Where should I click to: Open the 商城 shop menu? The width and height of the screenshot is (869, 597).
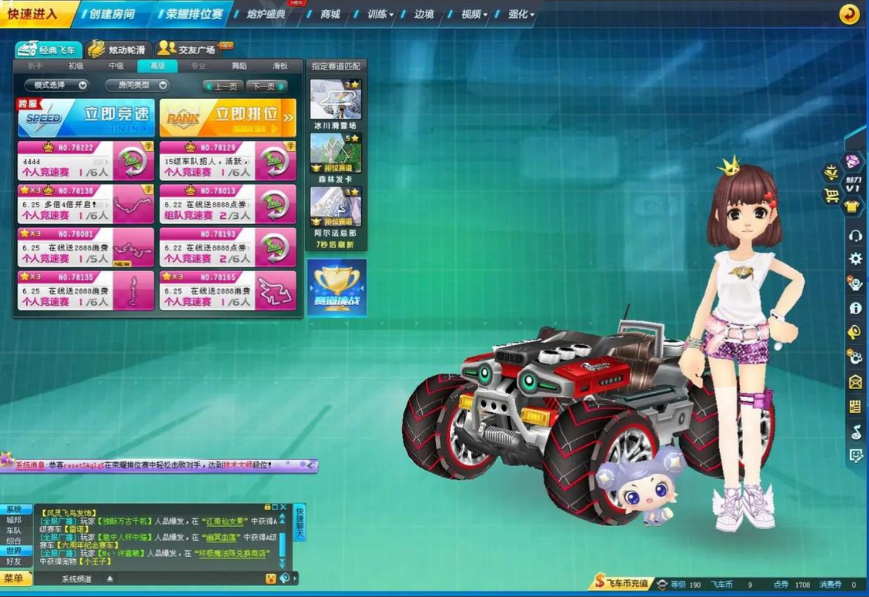point(329,15)
